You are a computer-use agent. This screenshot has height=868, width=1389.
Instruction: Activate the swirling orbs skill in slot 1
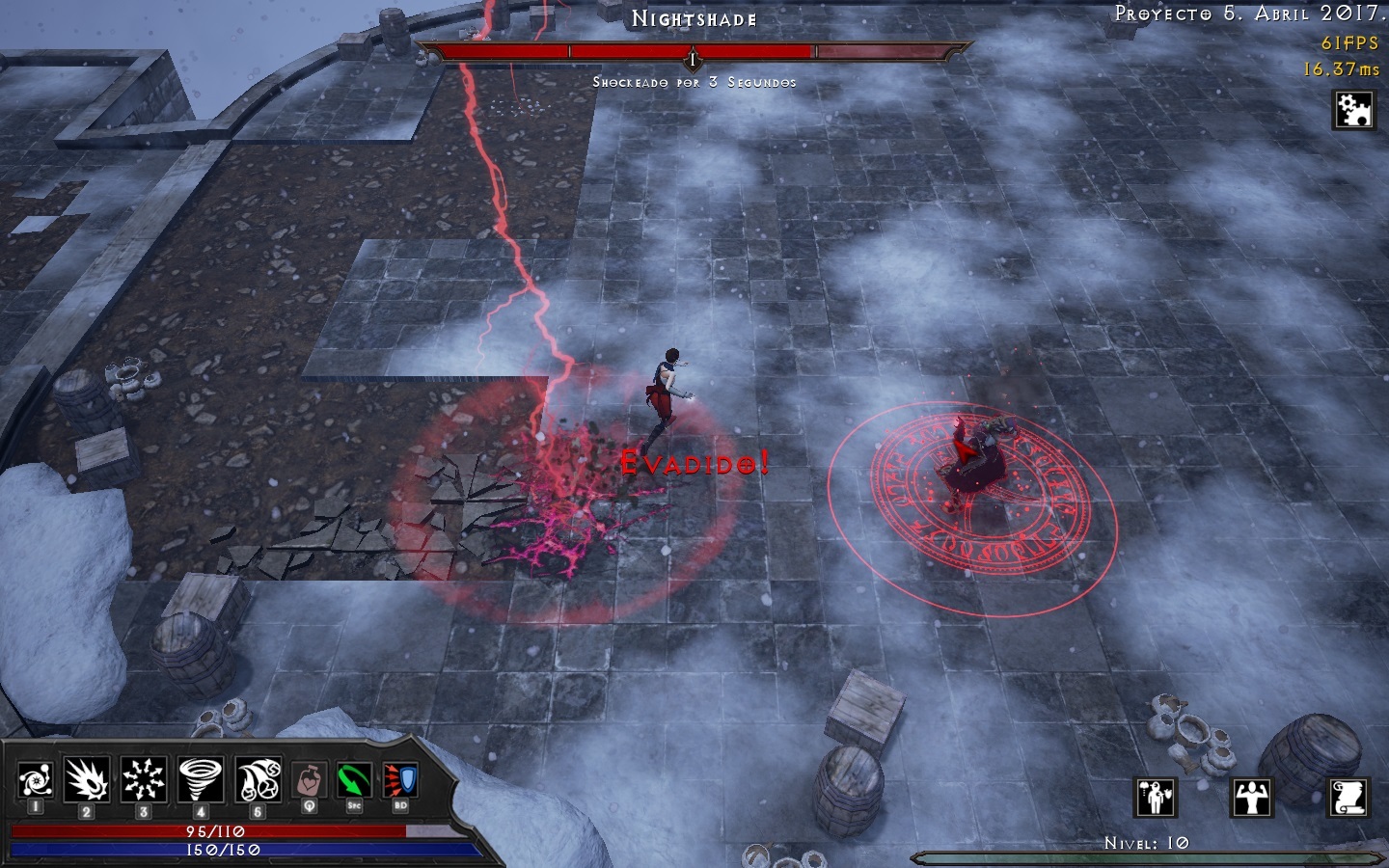[35, 779]
